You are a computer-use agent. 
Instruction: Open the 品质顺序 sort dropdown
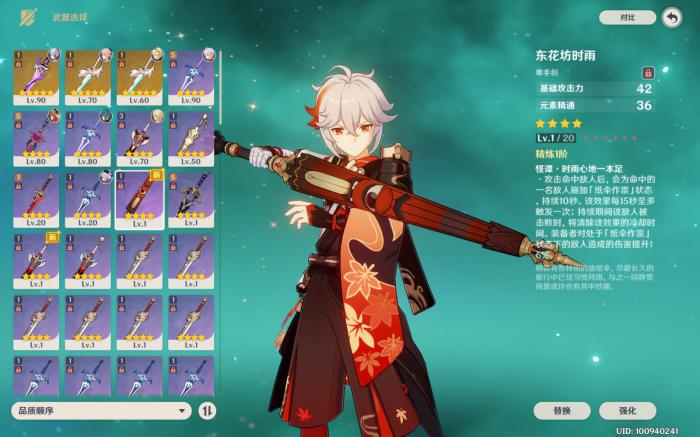[101, 410]
